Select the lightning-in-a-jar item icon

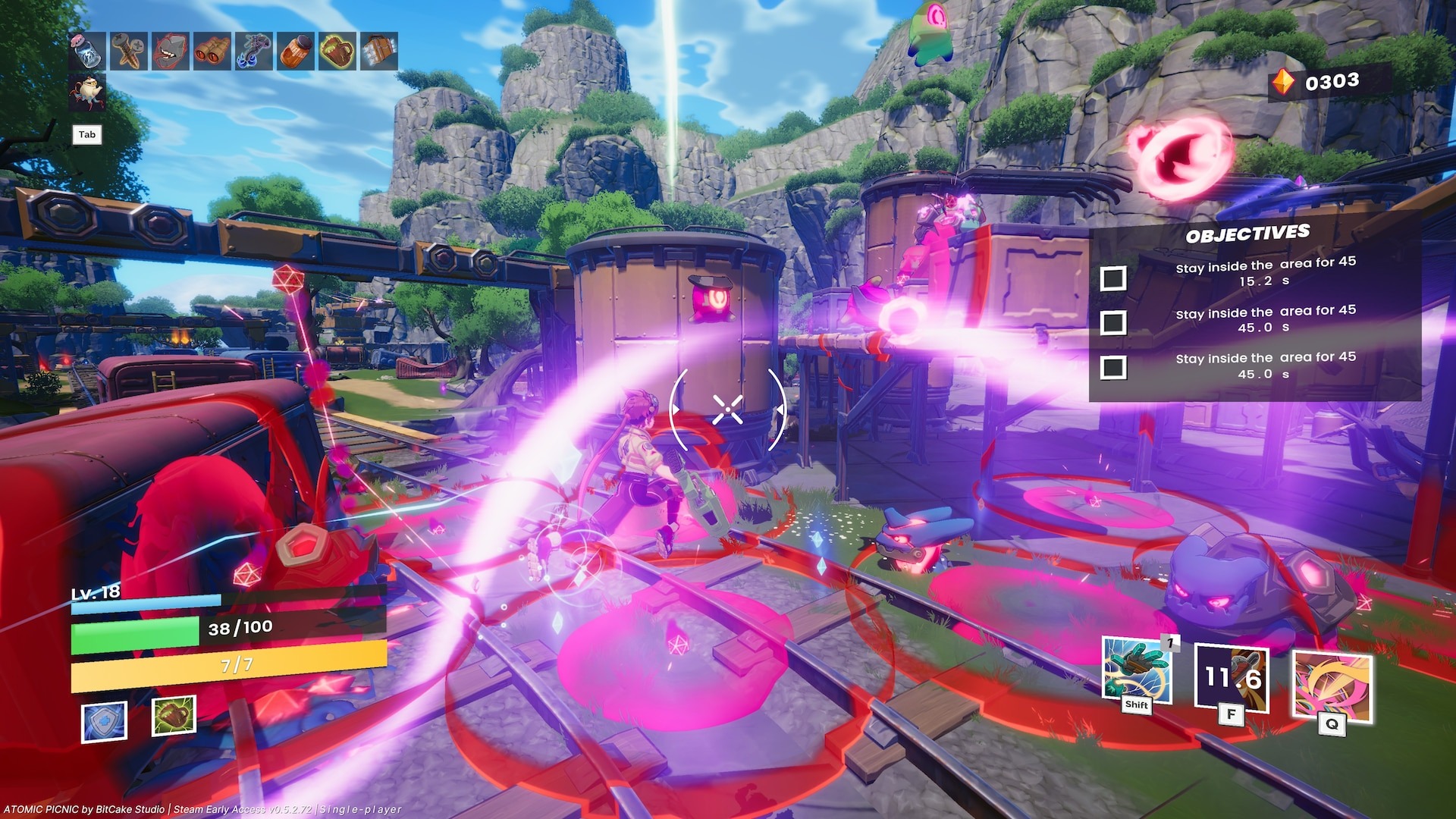click(x=86, y=51)
